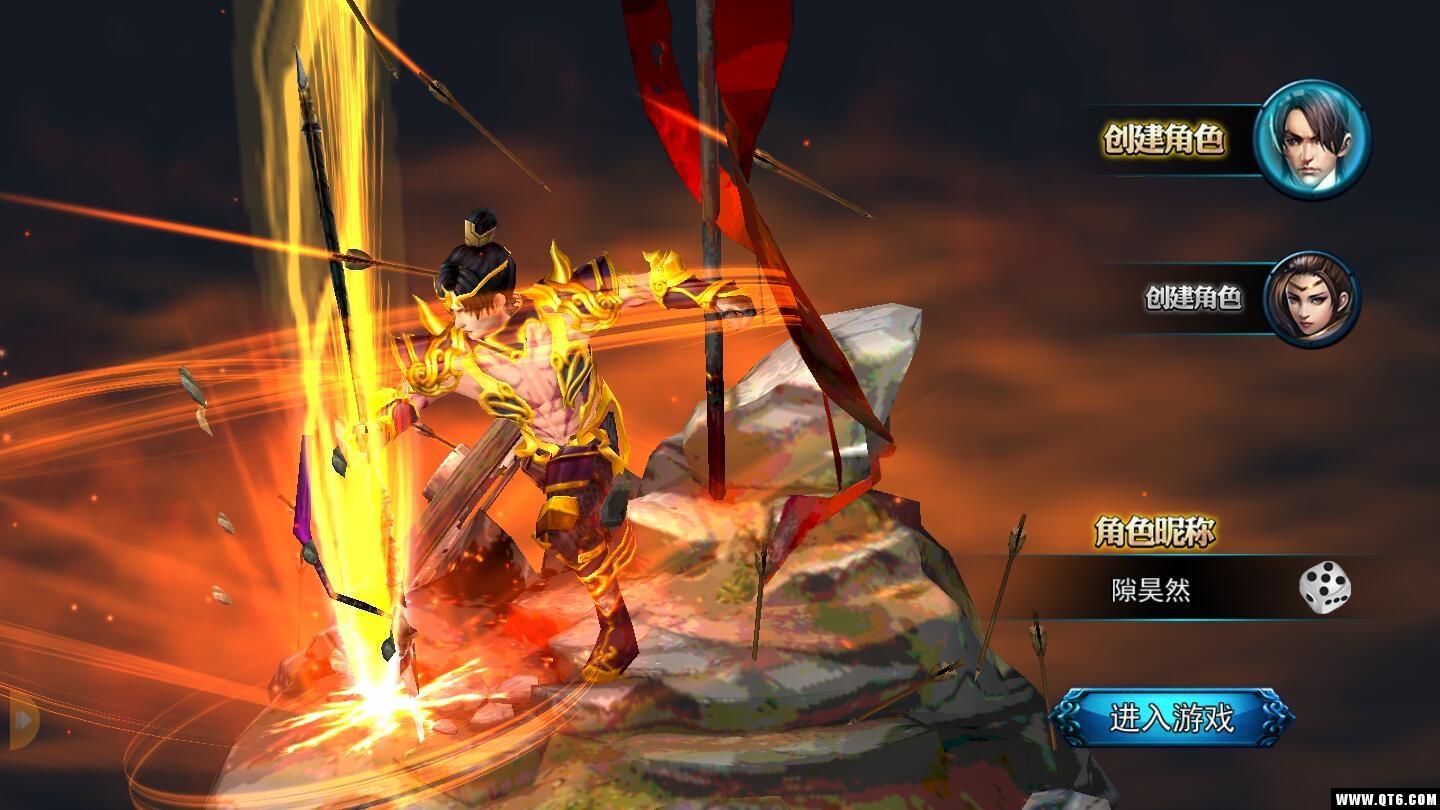
Task: Click the 进入游戏 enter game button
Action: point(1171,718)
